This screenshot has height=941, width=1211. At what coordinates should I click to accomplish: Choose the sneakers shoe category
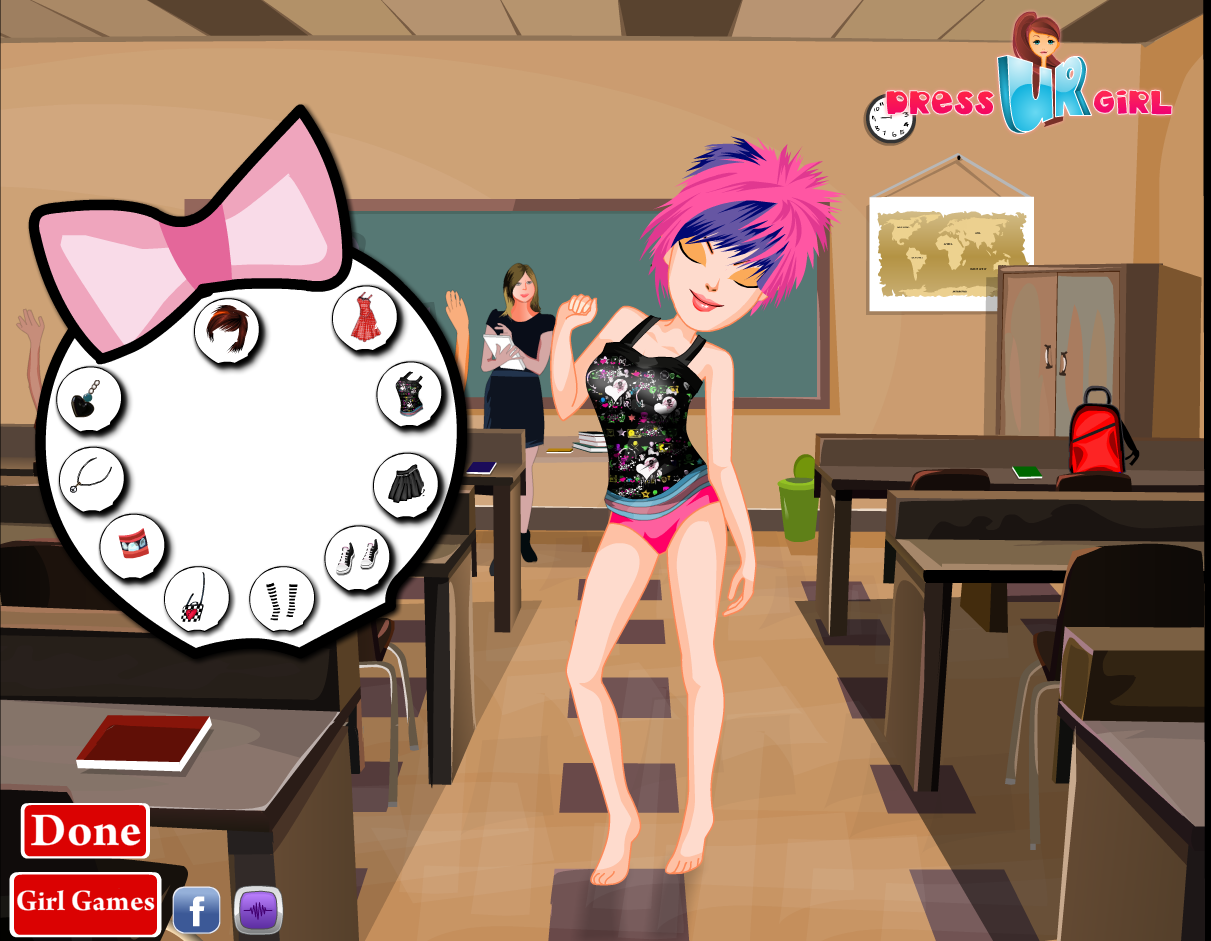click(x=358, y=557)
